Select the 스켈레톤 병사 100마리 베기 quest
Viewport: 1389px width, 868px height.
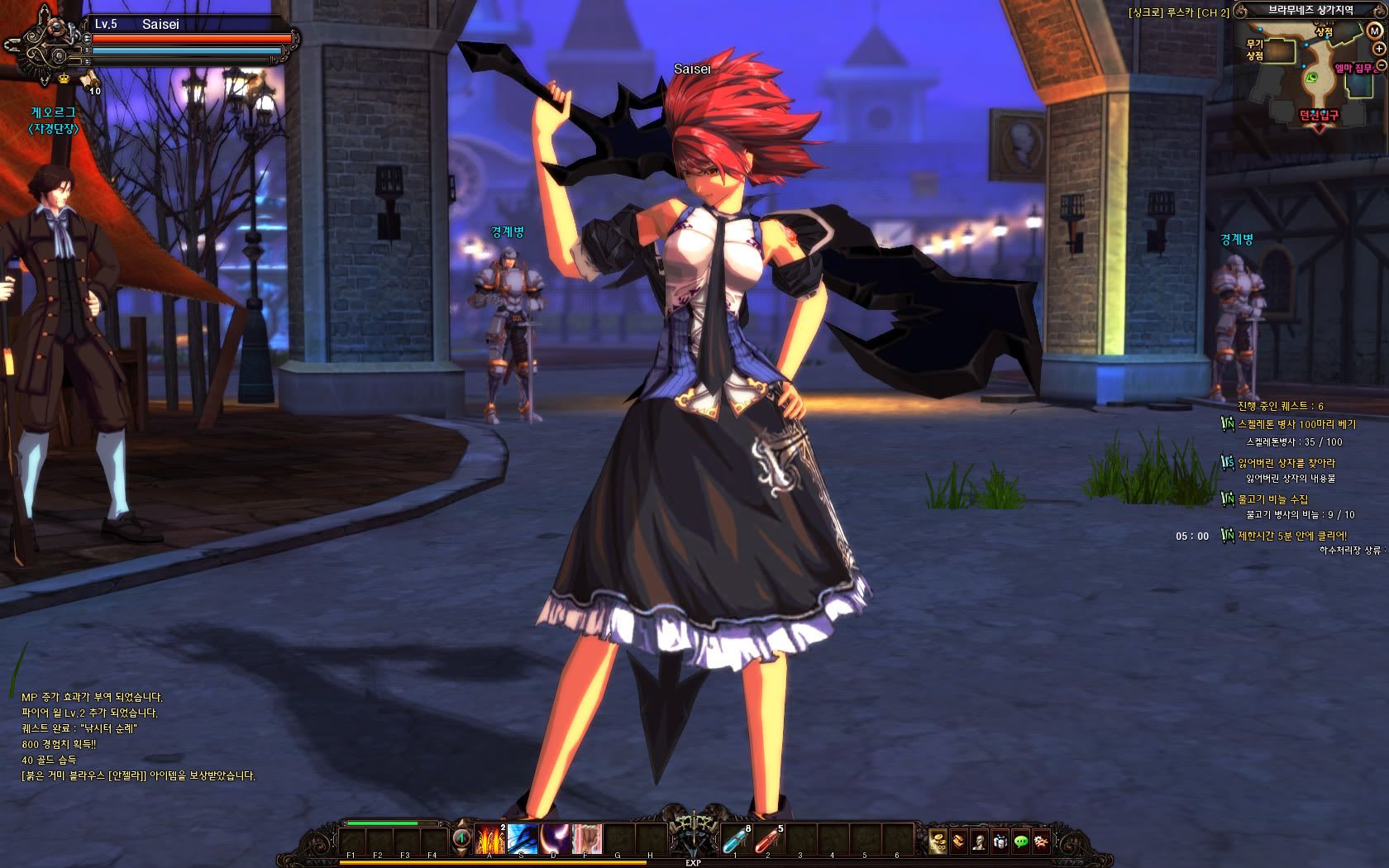tap(1296, 424)
